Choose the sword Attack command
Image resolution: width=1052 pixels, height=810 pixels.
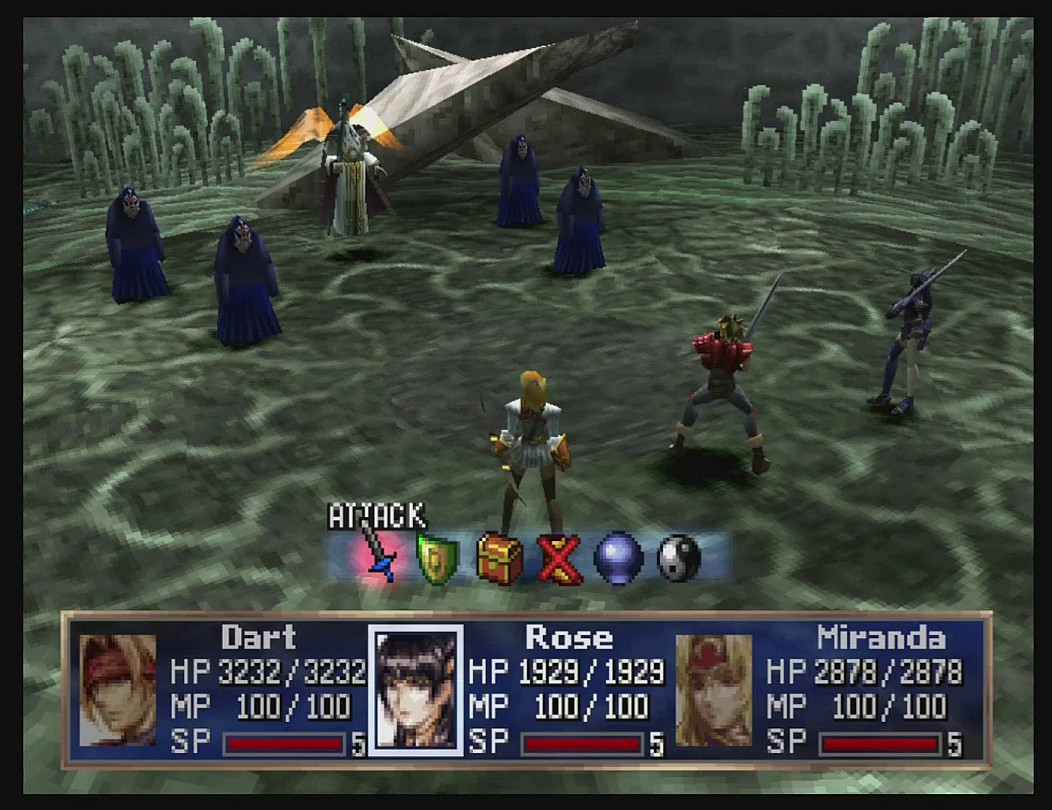click(379, 556)
